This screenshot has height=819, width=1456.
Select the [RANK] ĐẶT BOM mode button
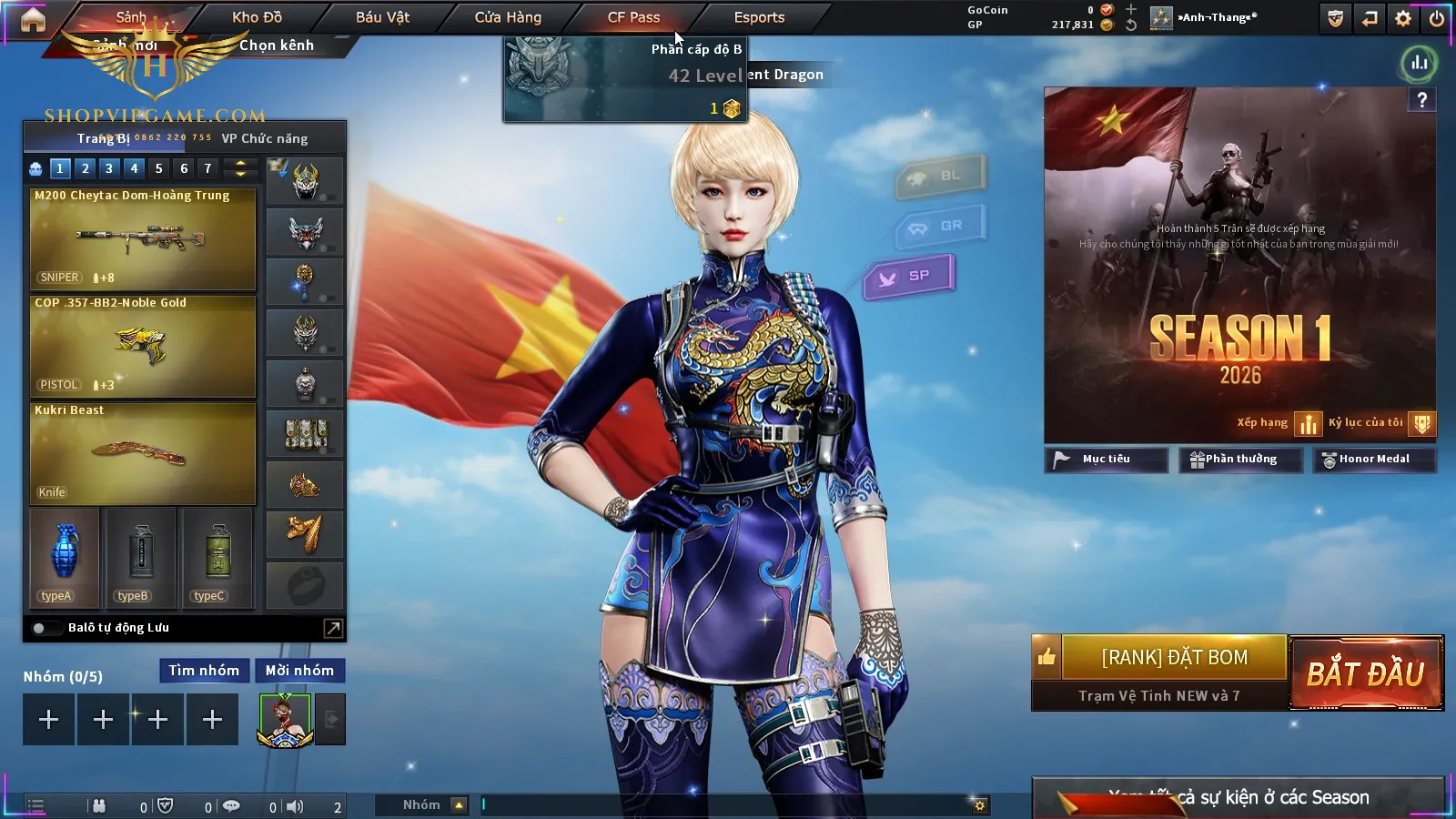click(1174, 657)
